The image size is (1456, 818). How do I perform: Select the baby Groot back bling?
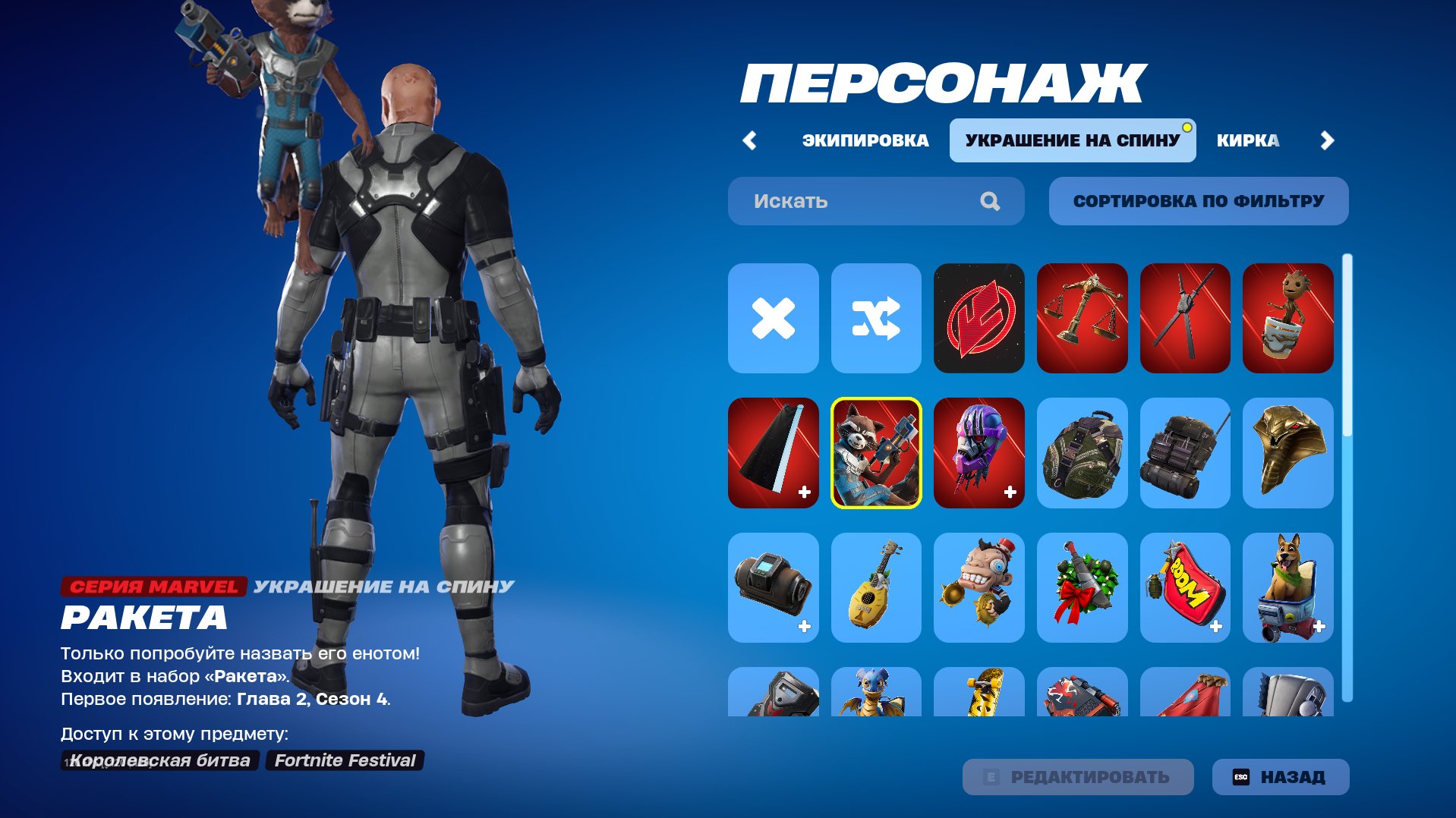[1287, 319]
